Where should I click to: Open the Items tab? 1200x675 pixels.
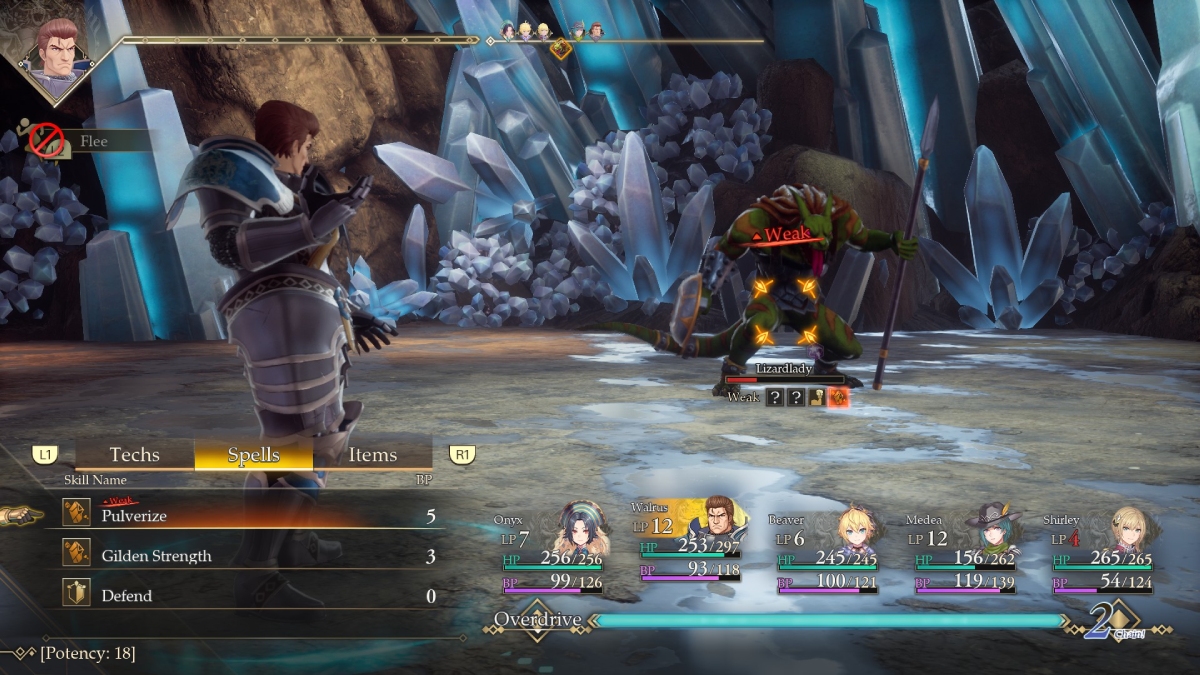point(372,455)
